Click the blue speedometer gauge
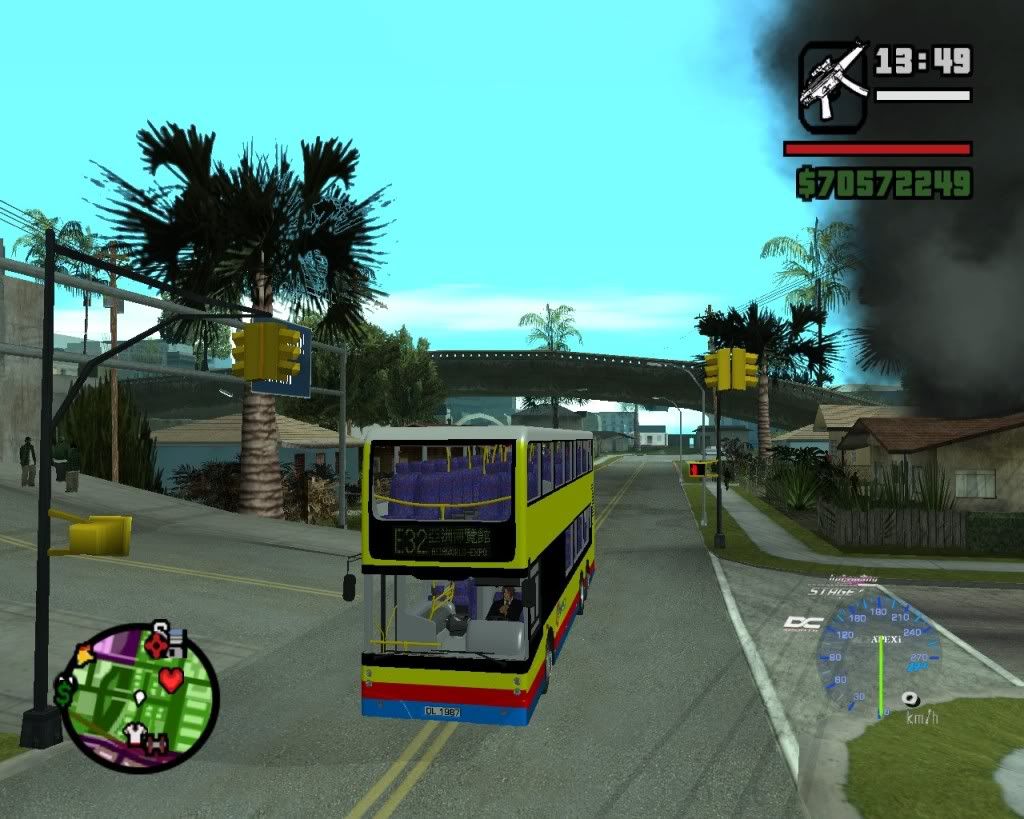 [x=878, y=655]
